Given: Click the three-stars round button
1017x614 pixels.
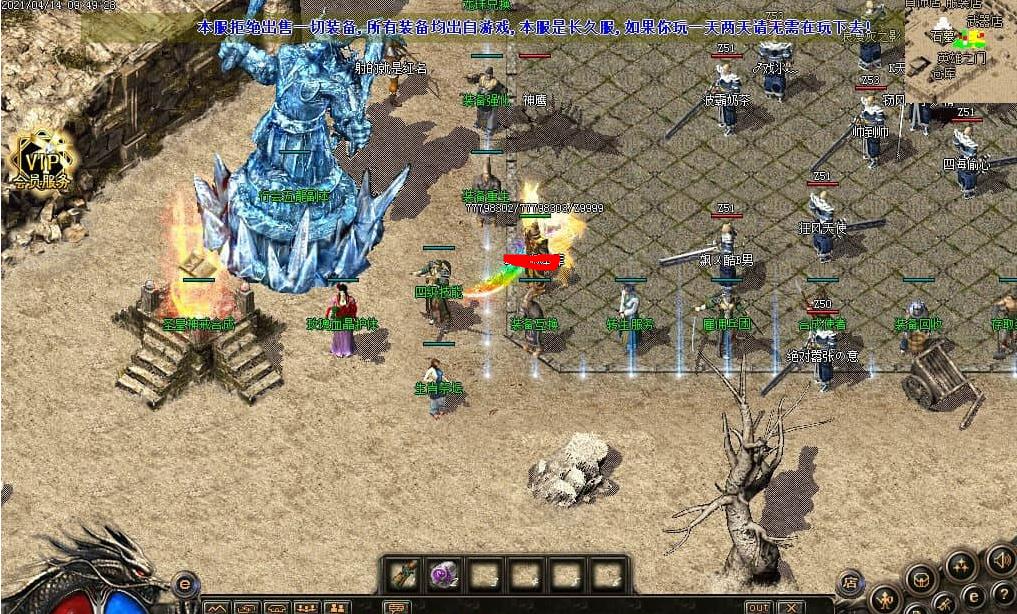Looking at the screenshot, I should click(960, 565).
